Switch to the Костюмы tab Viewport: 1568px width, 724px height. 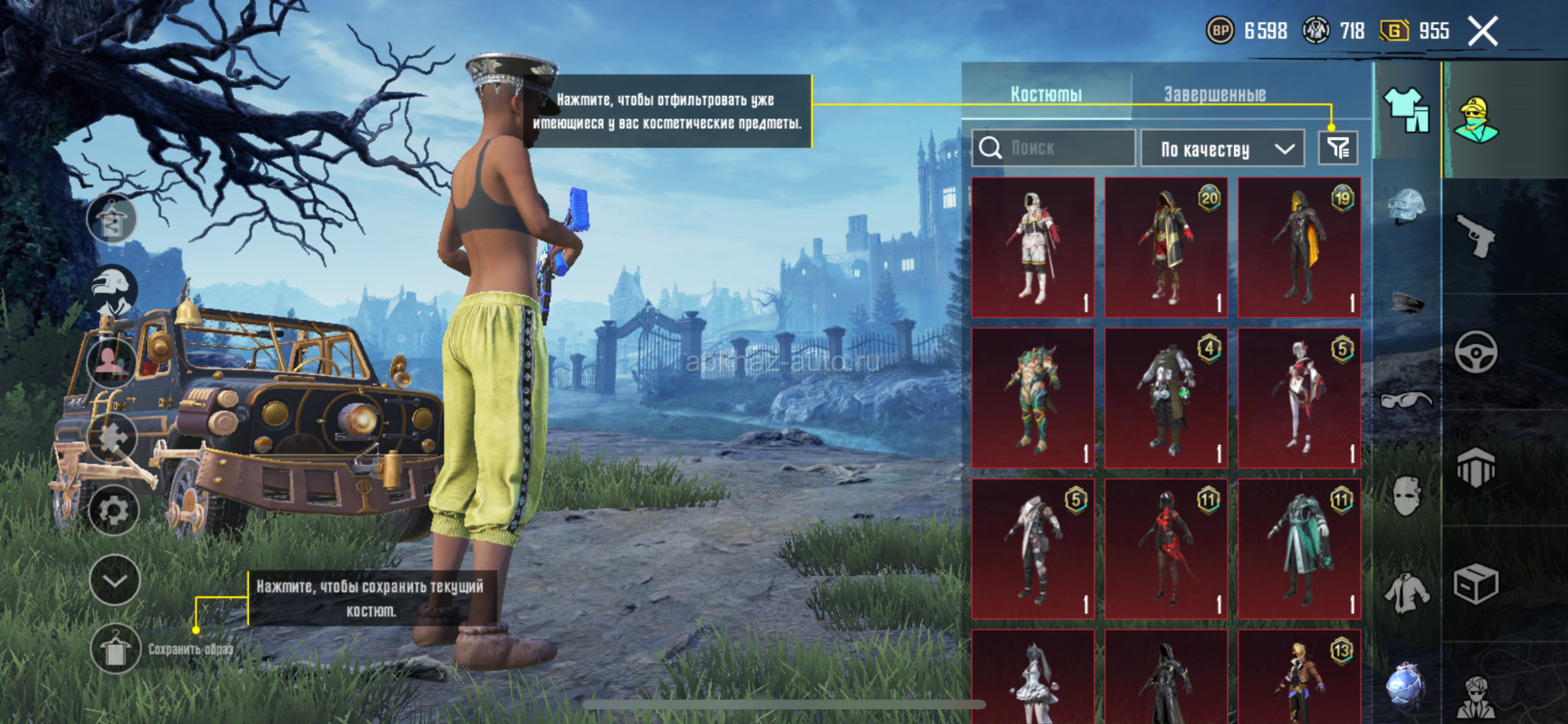coord(1046,94)
